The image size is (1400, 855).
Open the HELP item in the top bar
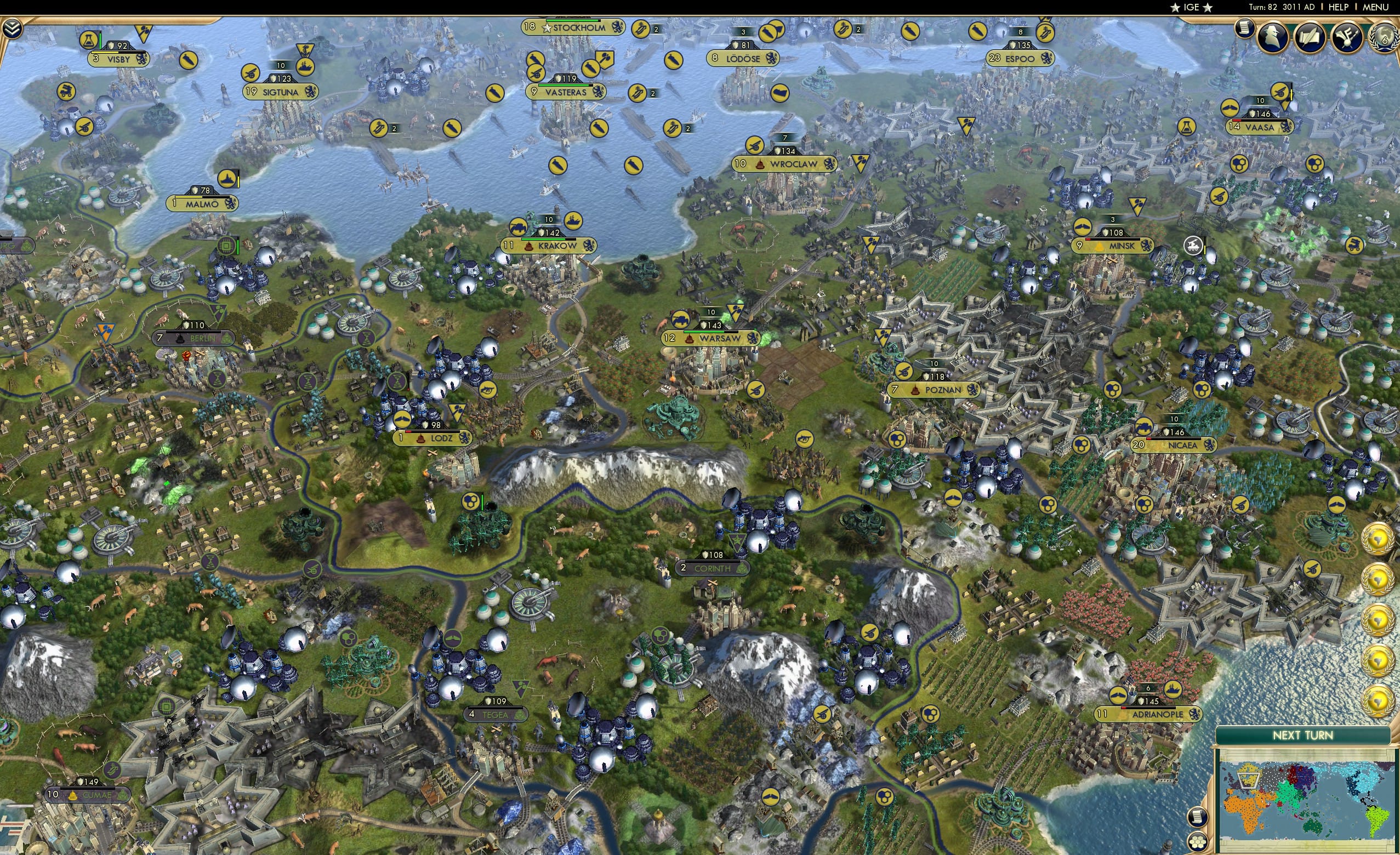[1339, 7]
